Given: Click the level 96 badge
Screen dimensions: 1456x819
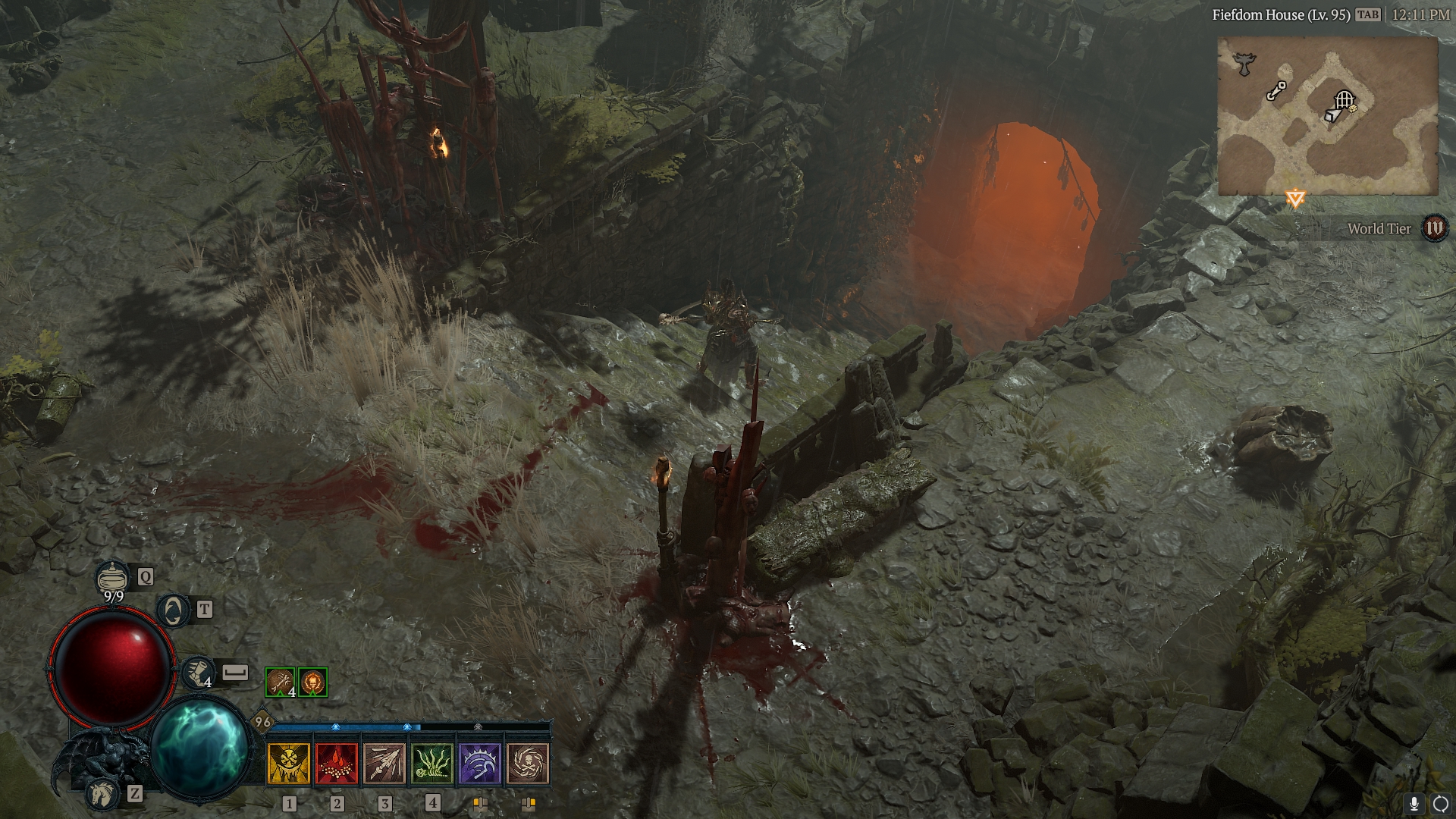Looking at the screenshot, I should [262, 722].
